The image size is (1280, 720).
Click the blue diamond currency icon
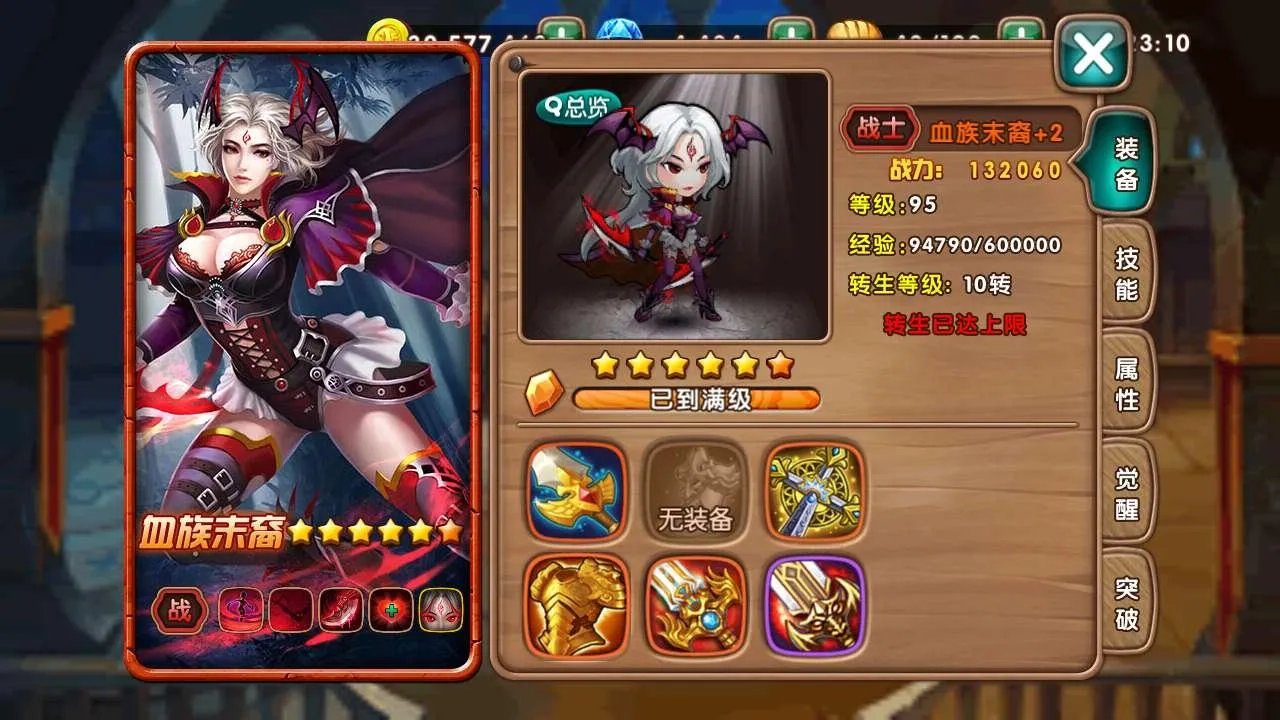618,30
